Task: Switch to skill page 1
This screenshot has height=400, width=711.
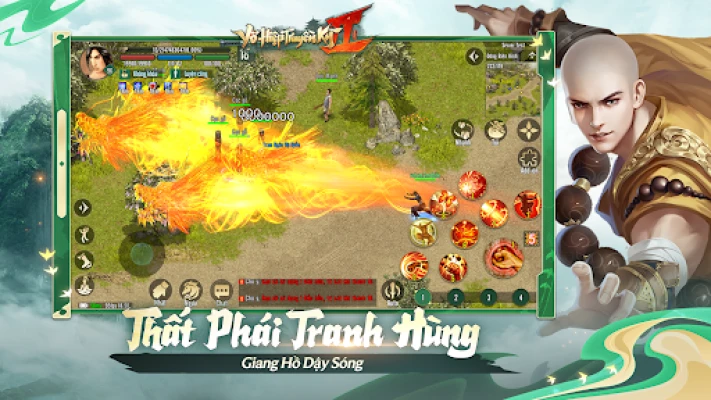Action: click(x=423, y=296)
